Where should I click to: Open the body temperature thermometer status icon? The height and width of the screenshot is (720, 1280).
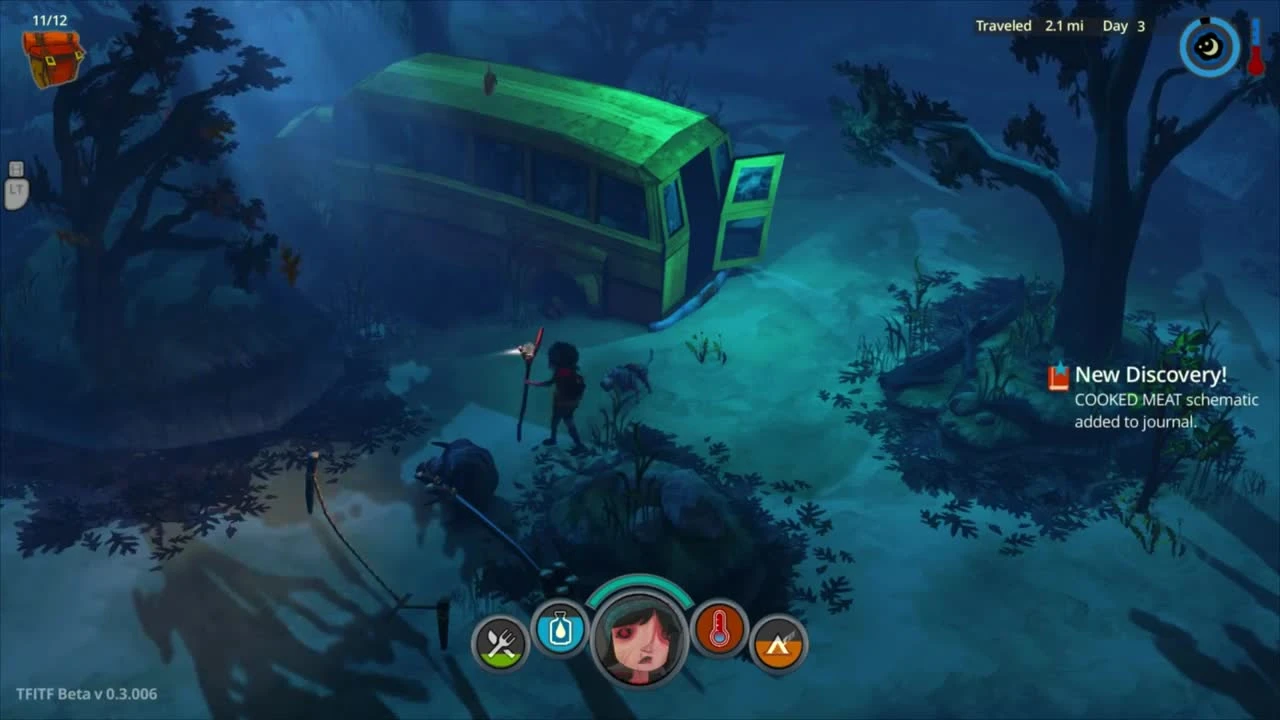tap(720, 632)
